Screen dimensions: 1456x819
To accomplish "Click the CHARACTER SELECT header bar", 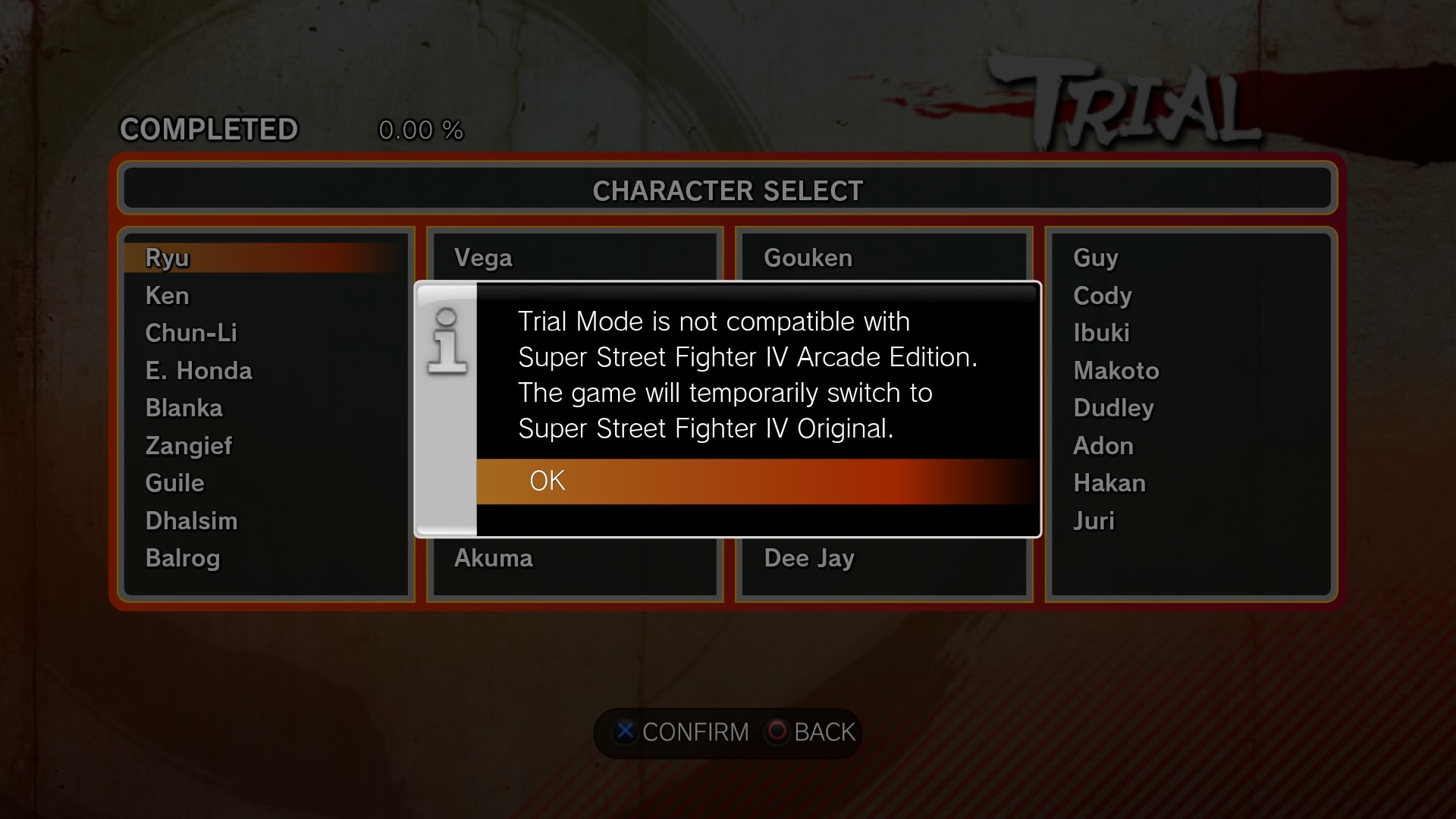I will pos(727,190).
